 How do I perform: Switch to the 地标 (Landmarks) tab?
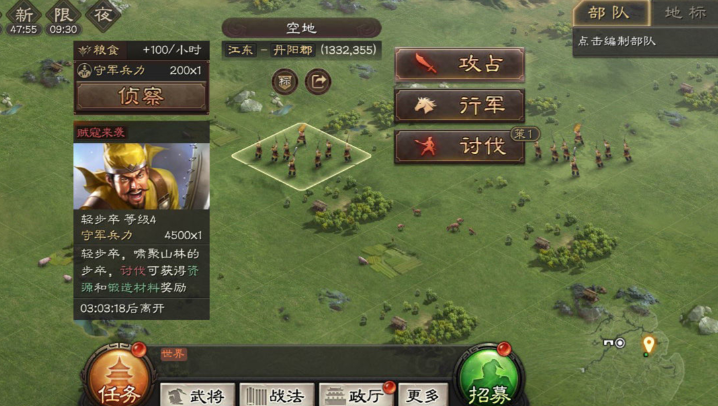[685, 13]
